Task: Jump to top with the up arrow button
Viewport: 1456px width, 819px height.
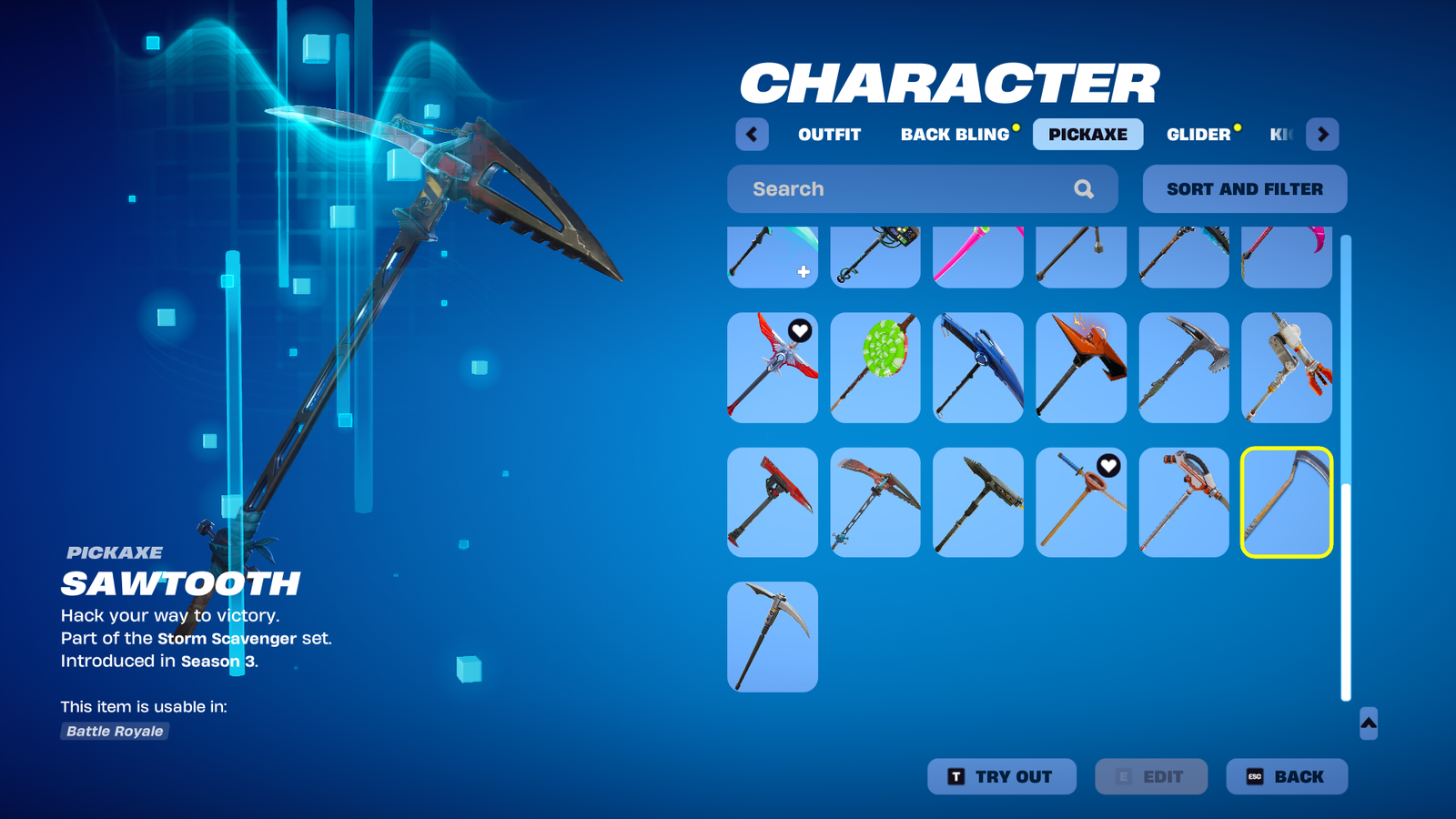Action: (1368, 723)
